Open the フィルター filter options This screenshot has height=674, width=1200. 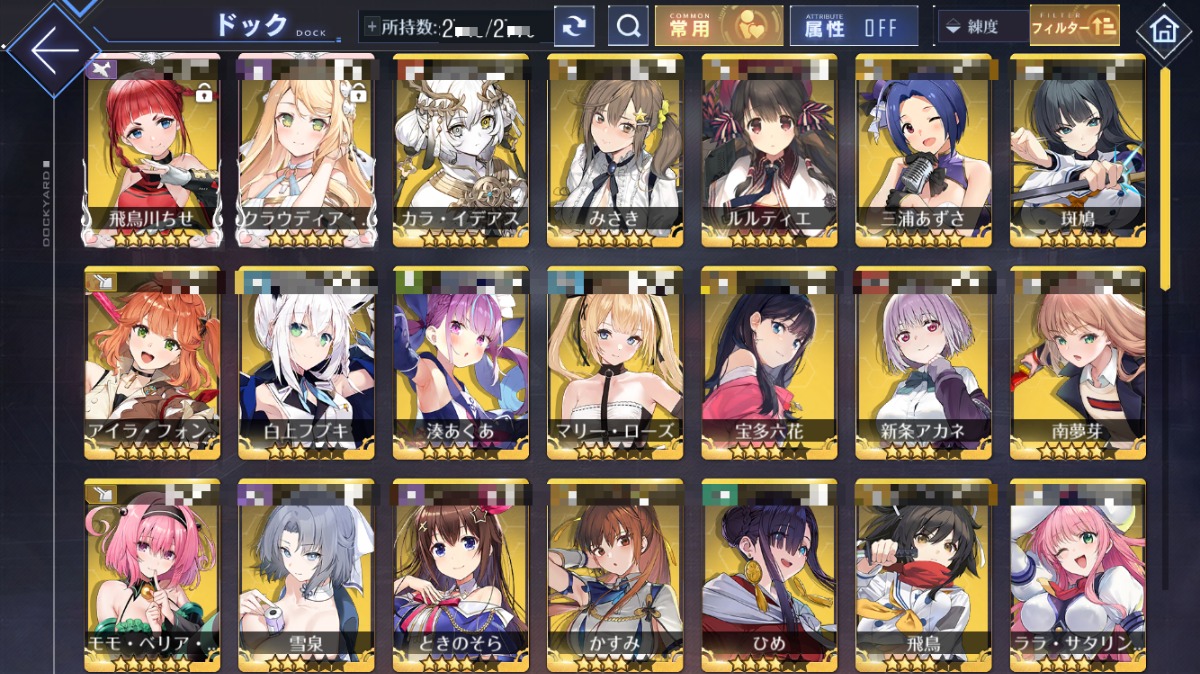(x=1074, y=27)
